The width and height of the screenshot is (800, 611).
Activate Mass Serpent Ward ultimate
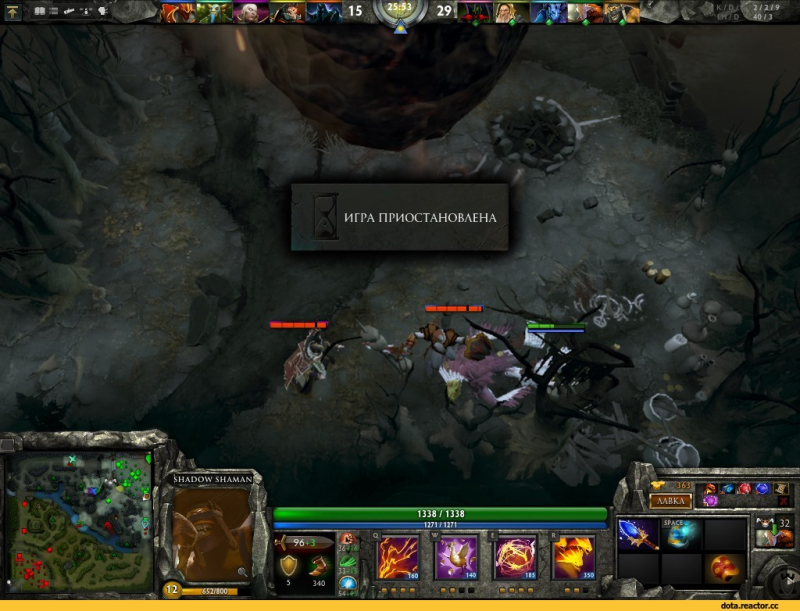[574, 556]
